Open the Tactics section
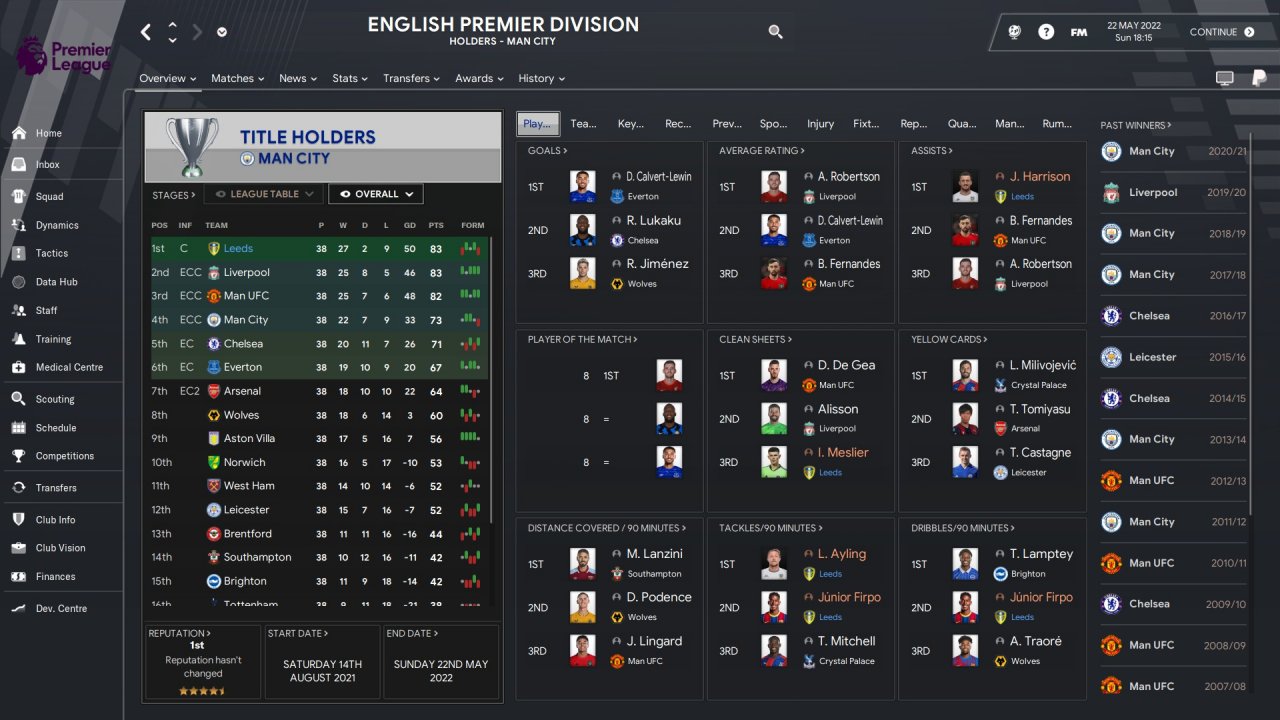 tap(51, 254)
